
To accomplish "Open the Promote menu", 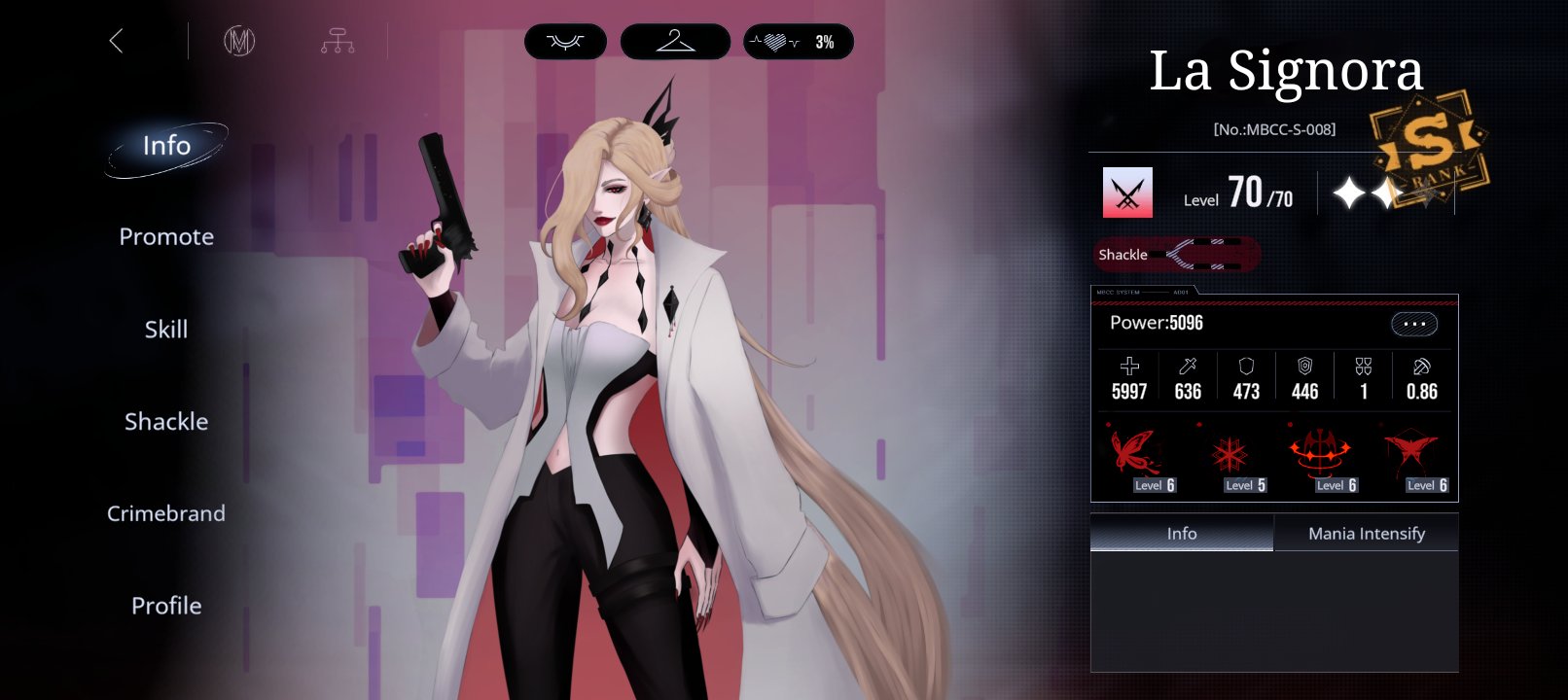I will [166, 237].
